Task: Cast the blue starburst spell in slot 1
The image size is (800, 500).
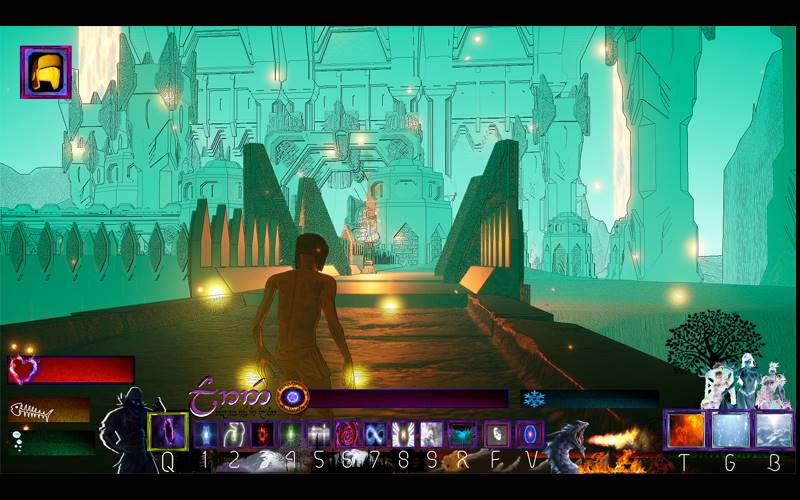Action: pyautogui.click(x=206, y=434)
